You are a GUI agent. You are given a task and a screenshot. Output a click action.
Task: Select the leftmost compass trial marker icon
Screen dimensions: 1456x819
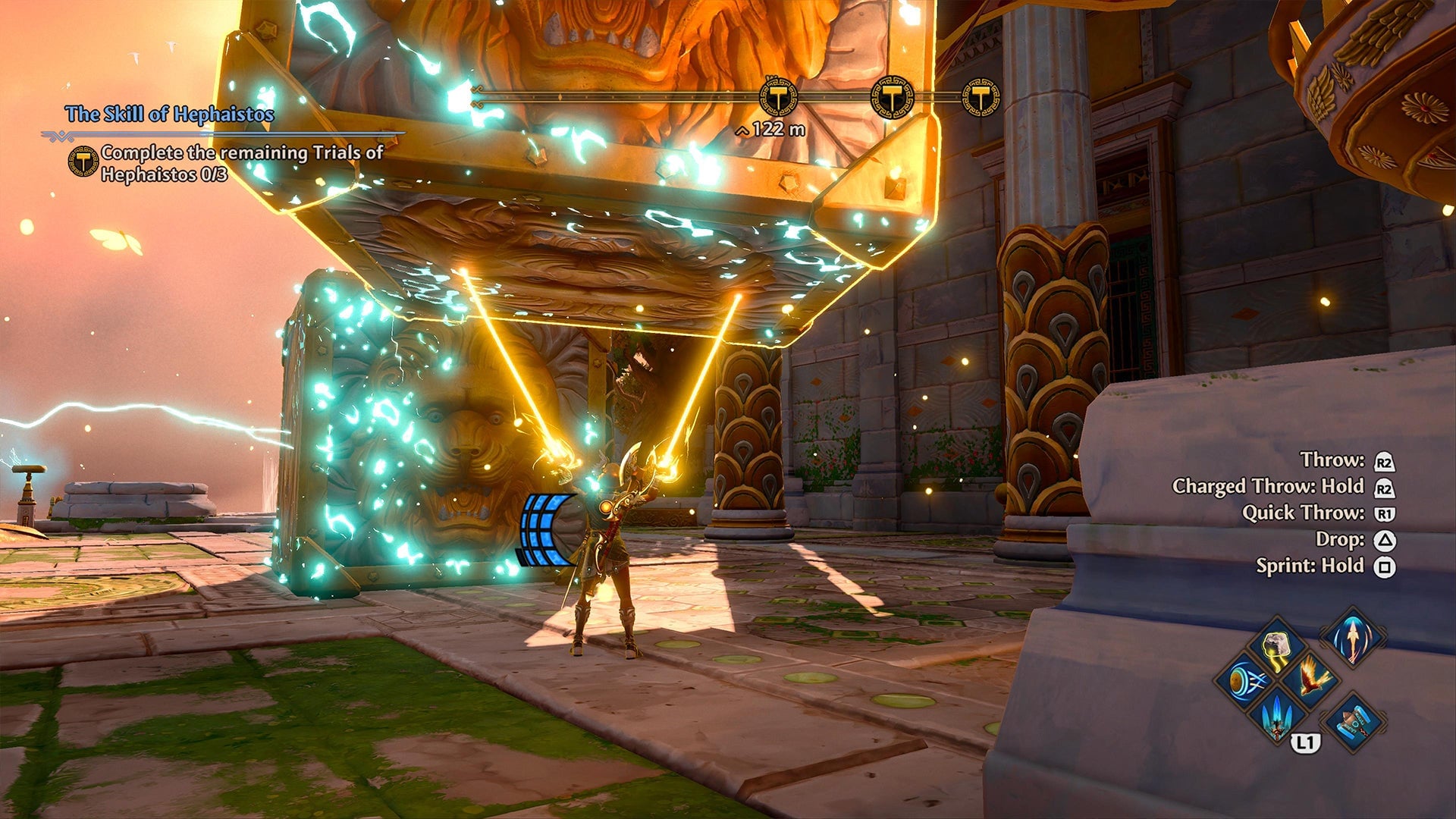[779, 98]
